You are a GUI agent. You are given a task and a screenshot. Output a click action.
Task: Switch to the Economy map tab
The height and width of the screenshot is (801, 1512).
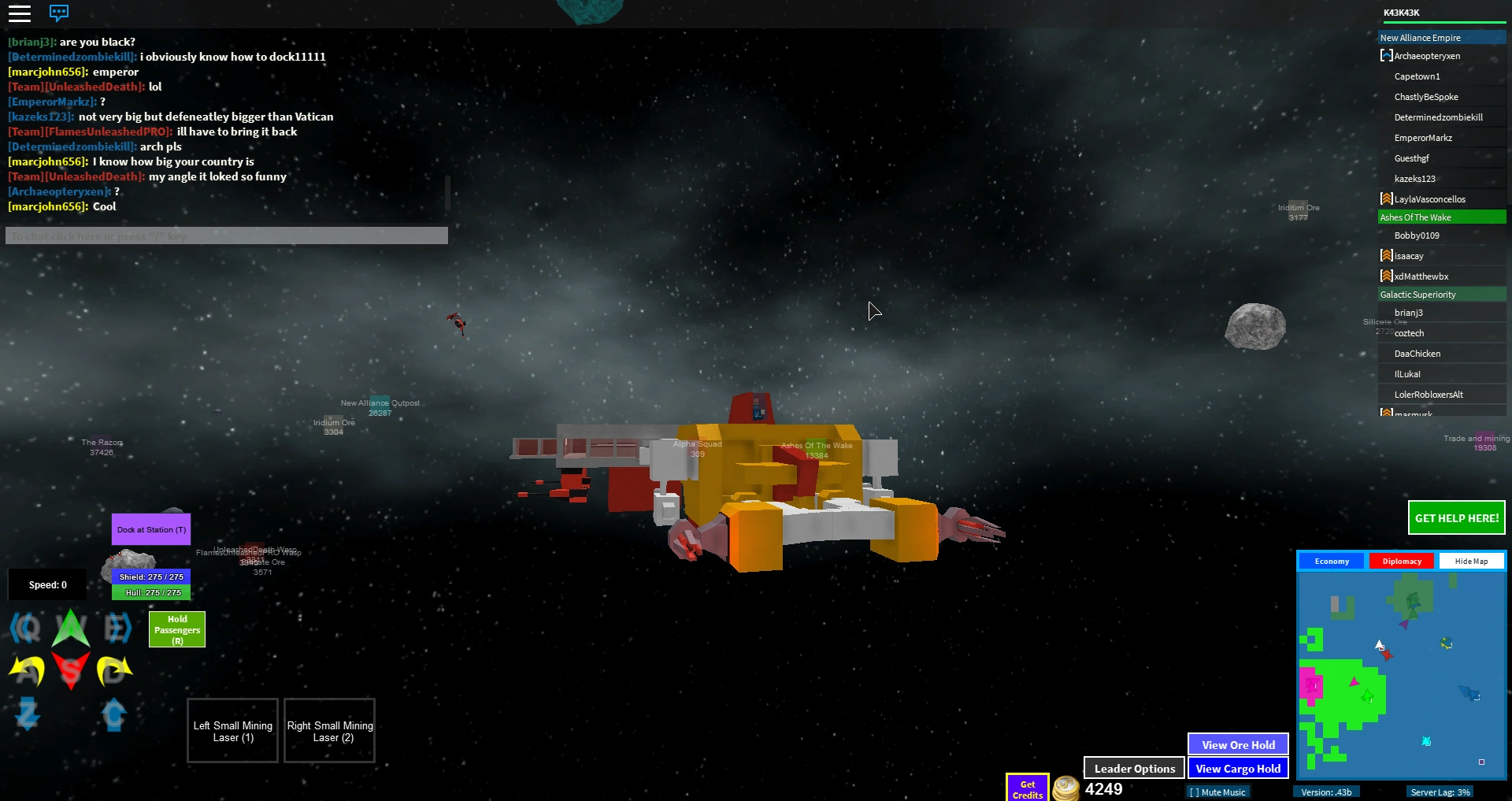pyautogui.click(x=1331, y=561)
